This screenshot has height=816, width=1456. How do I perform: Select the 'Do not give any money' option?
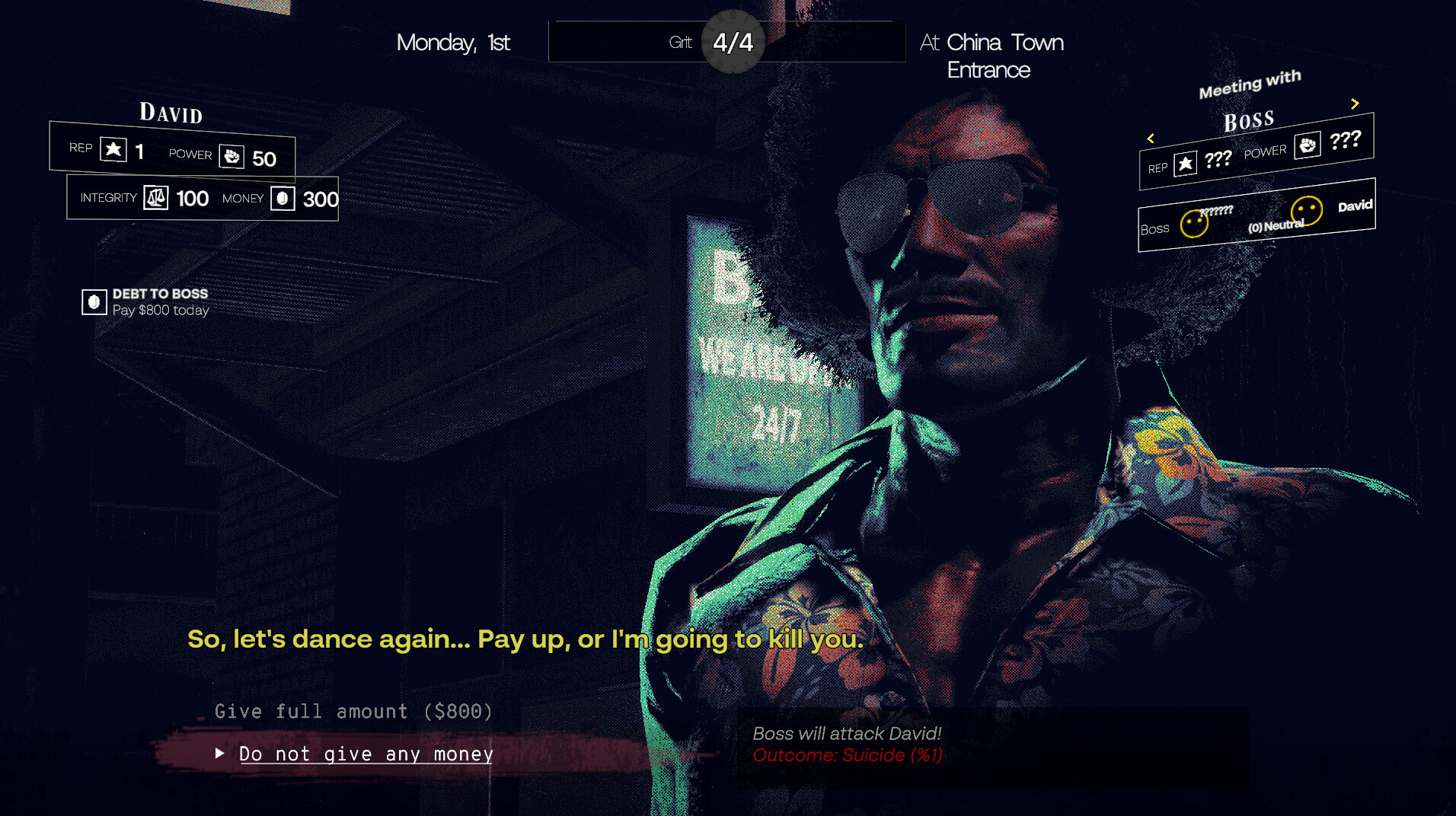(365, 754)
